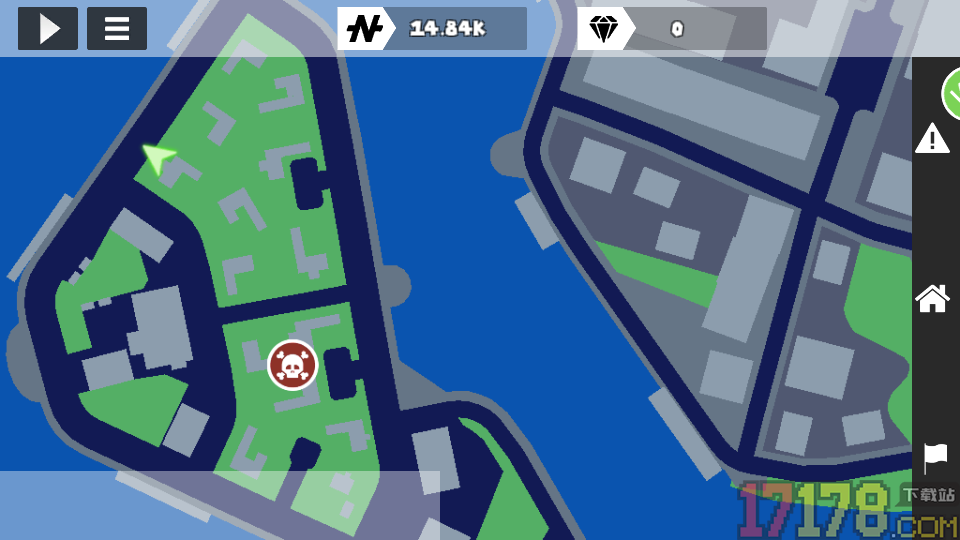
Task: Click the play triangle button
Action: (47, 29)
